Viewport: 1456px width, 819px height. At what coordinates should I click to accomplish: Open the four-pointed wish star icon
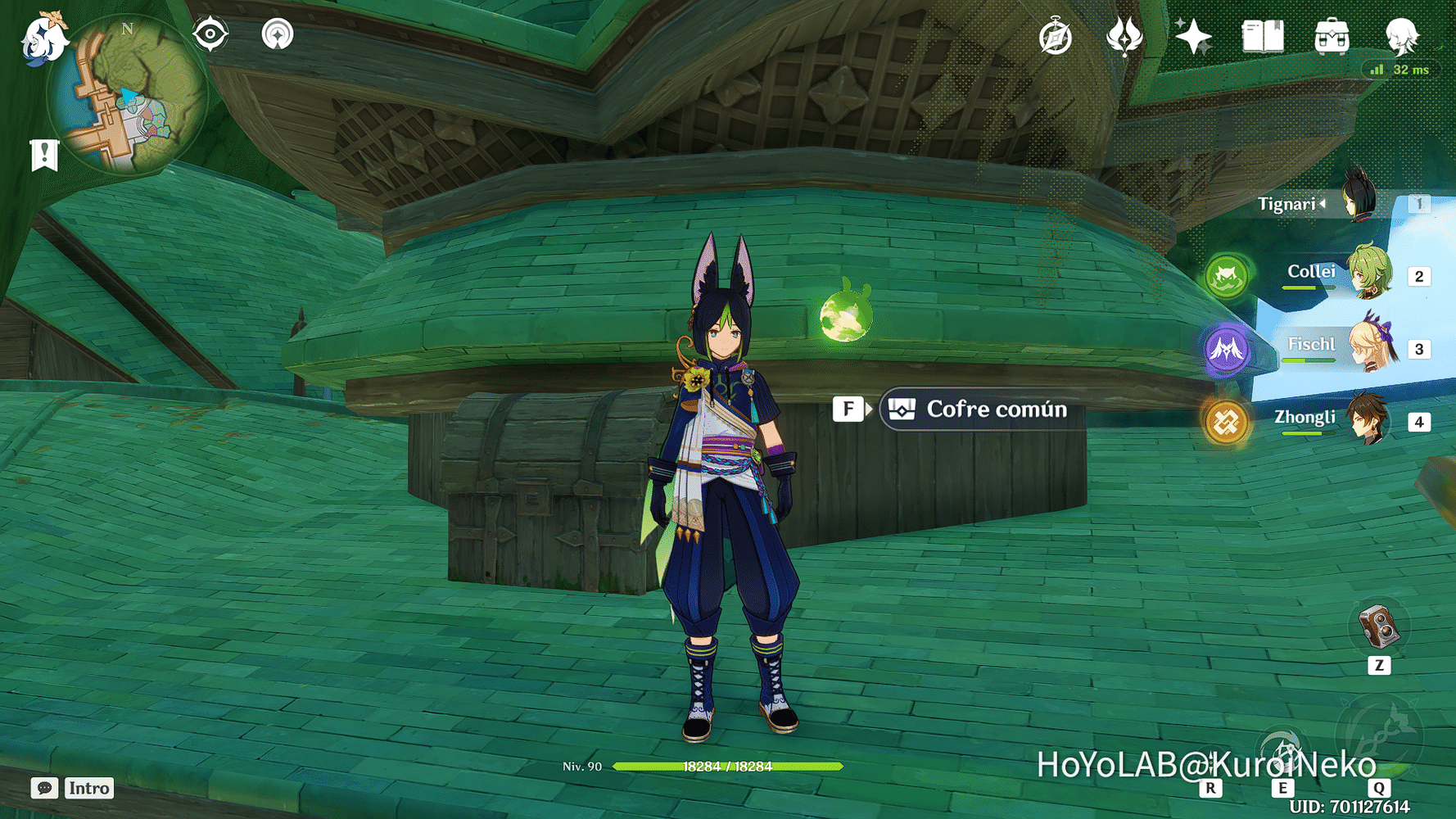(1193, 37)
